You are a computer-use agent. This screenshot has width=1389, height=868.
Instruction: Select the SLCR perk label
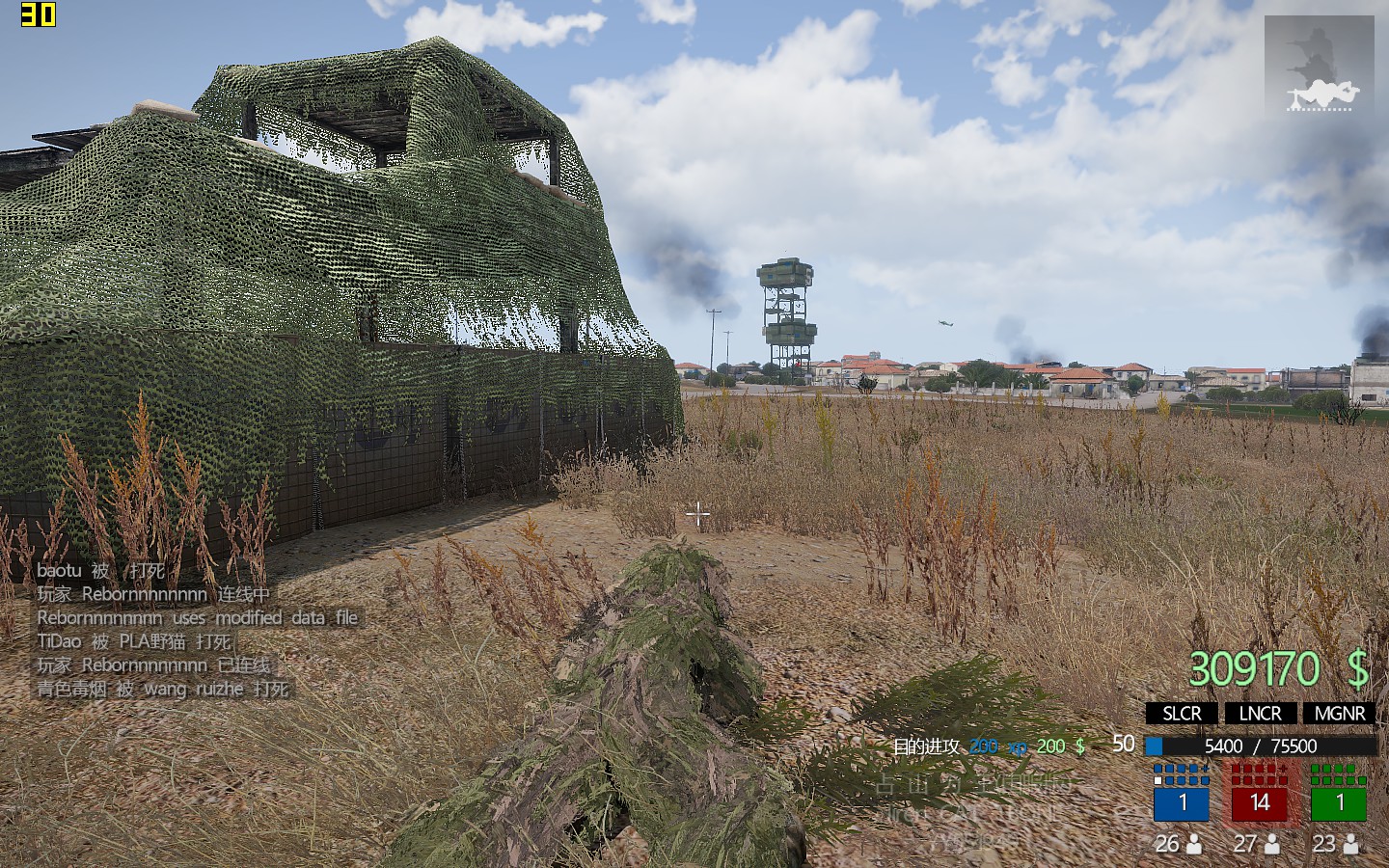pyautogui.click(x=1182, y=714)
